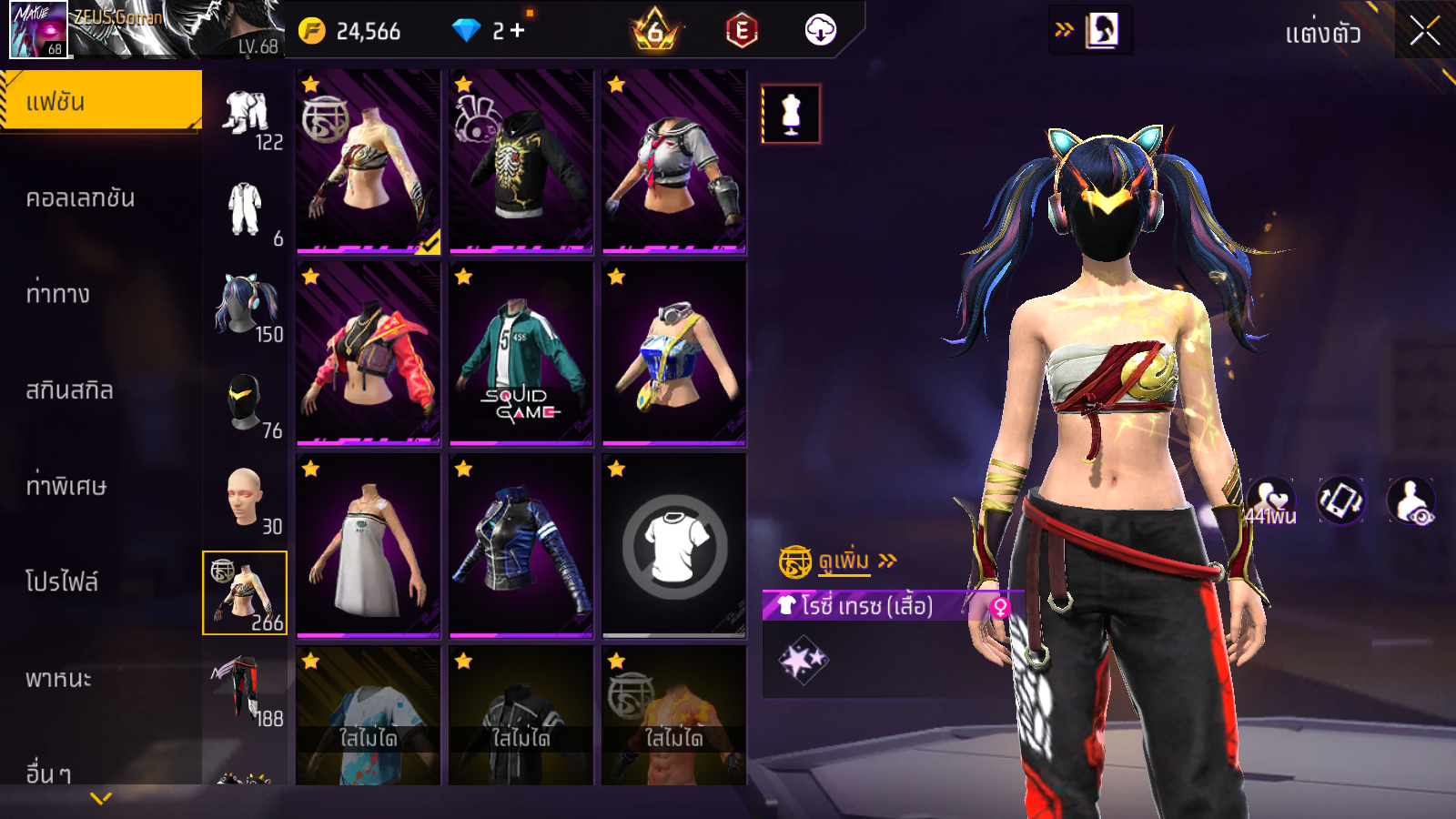
Task: Select the Squid Game green jacket
Action: click(521, 354)
